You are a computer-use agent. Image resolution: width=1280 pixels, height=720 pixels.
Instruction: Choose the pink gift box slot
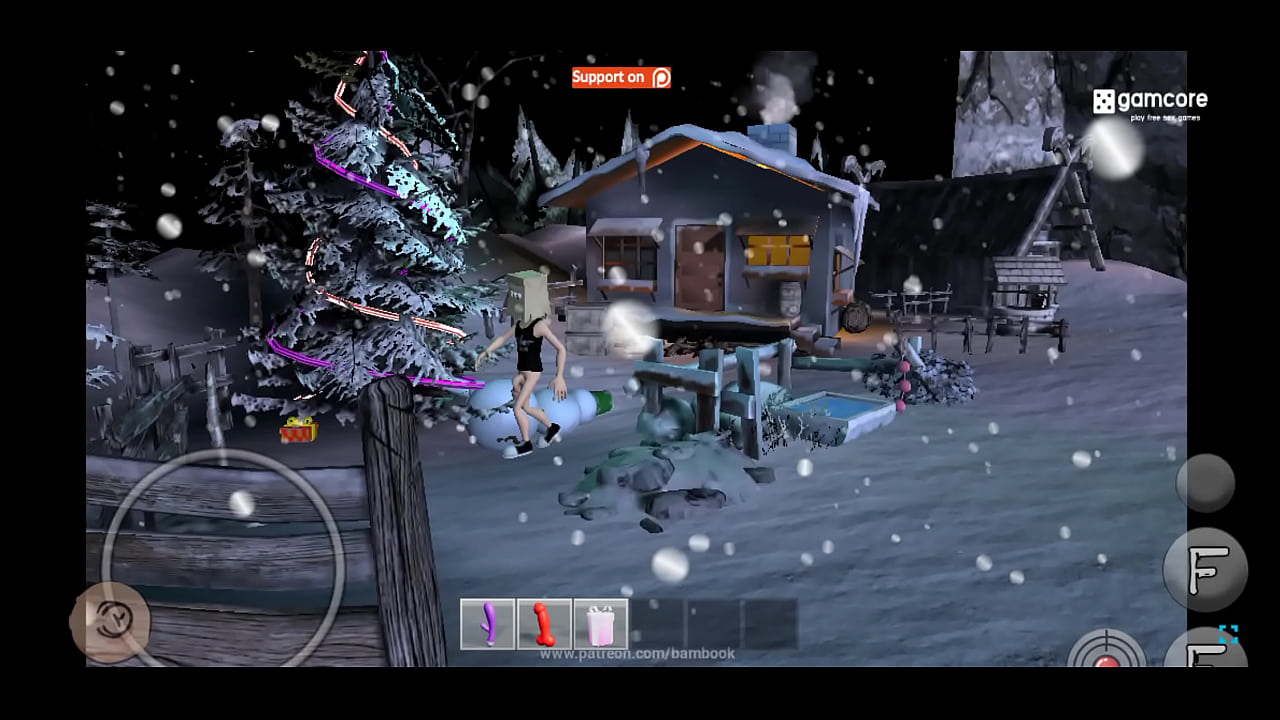[x=601, y=624]
